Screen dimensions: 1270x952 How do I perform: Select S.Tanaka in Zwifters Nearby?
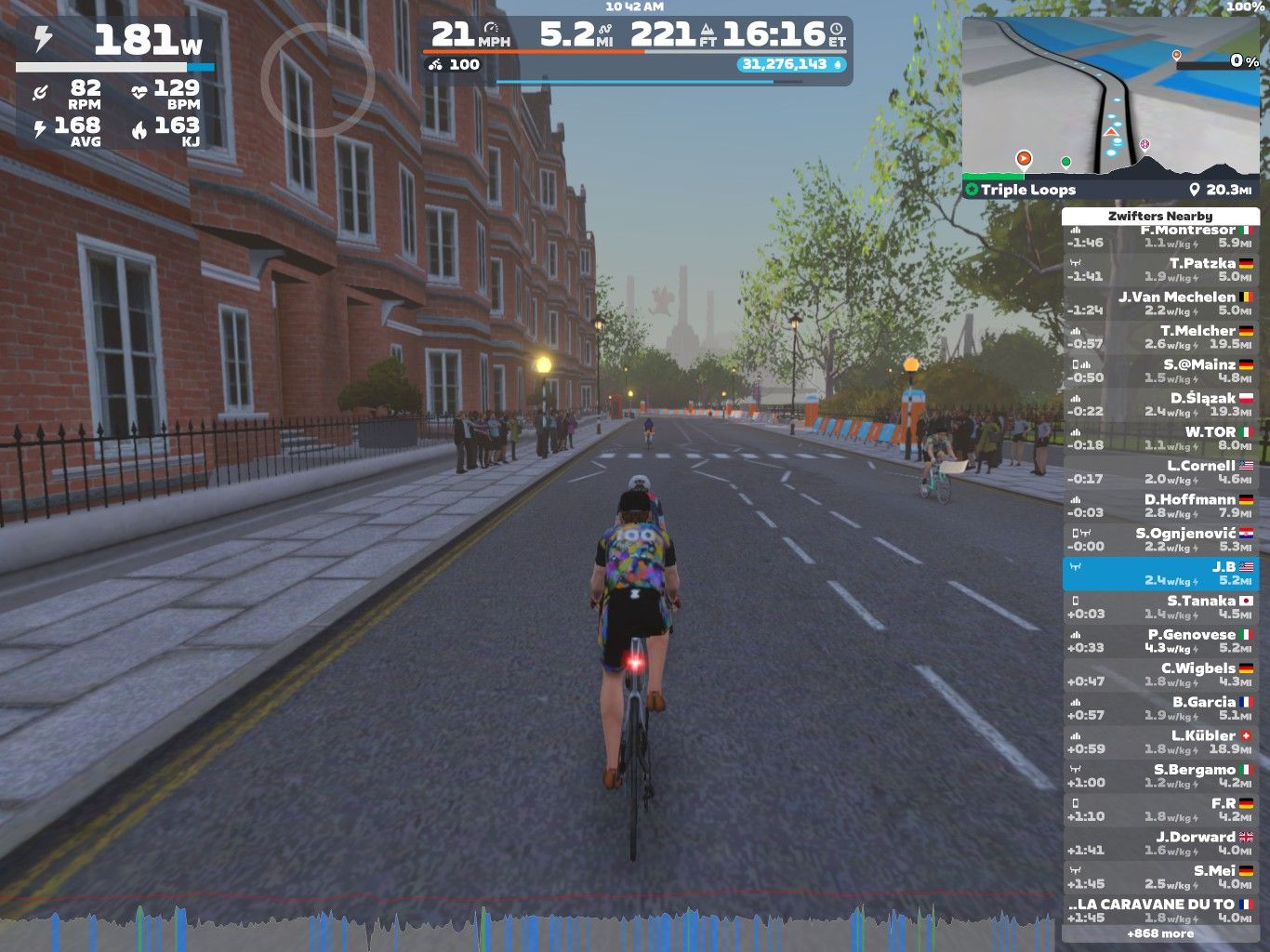(1160, 607)
